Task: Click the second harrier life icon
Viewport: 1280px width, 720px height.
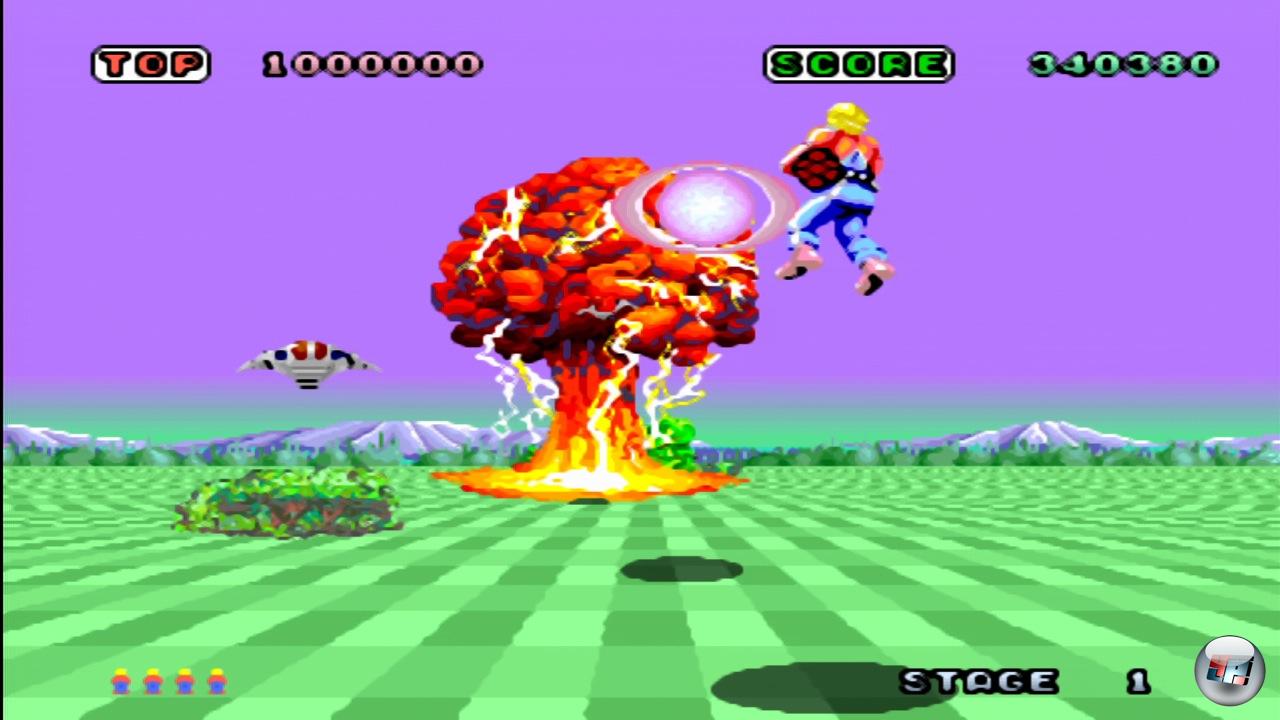Action: pyautogui.click(x=152, y=680)
